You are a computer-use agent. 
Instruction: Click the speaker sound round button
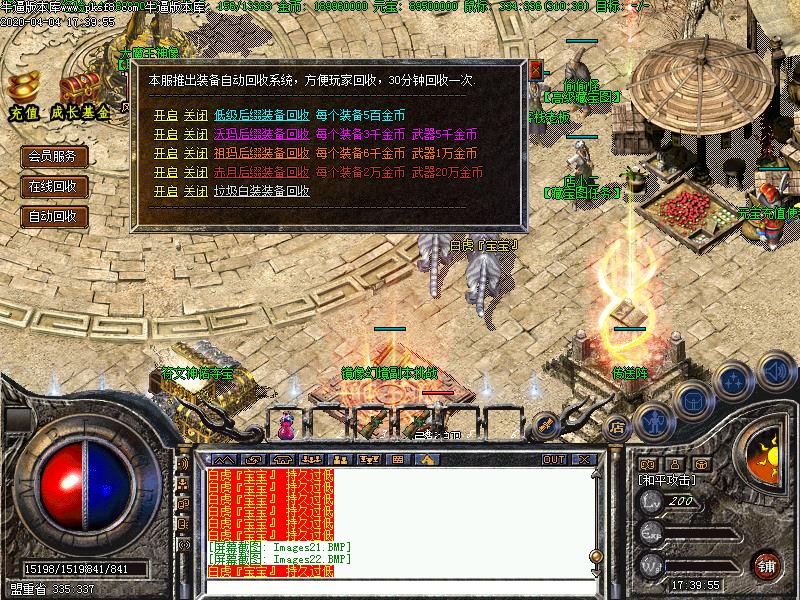(x=774, y=370)
